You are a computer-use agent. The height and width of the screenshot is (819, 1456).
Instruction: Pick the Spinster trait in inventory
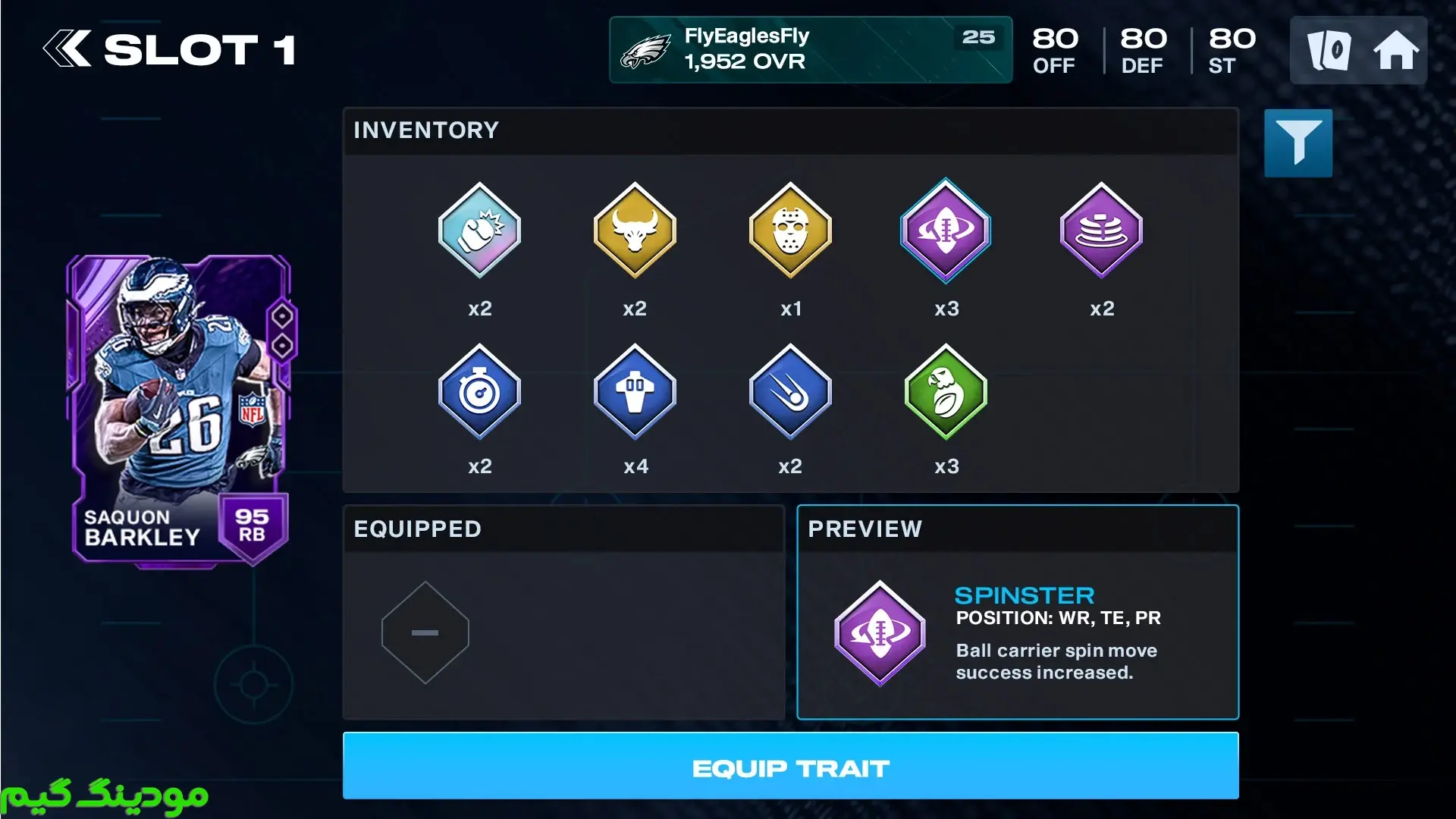click(x=946, y=231)
